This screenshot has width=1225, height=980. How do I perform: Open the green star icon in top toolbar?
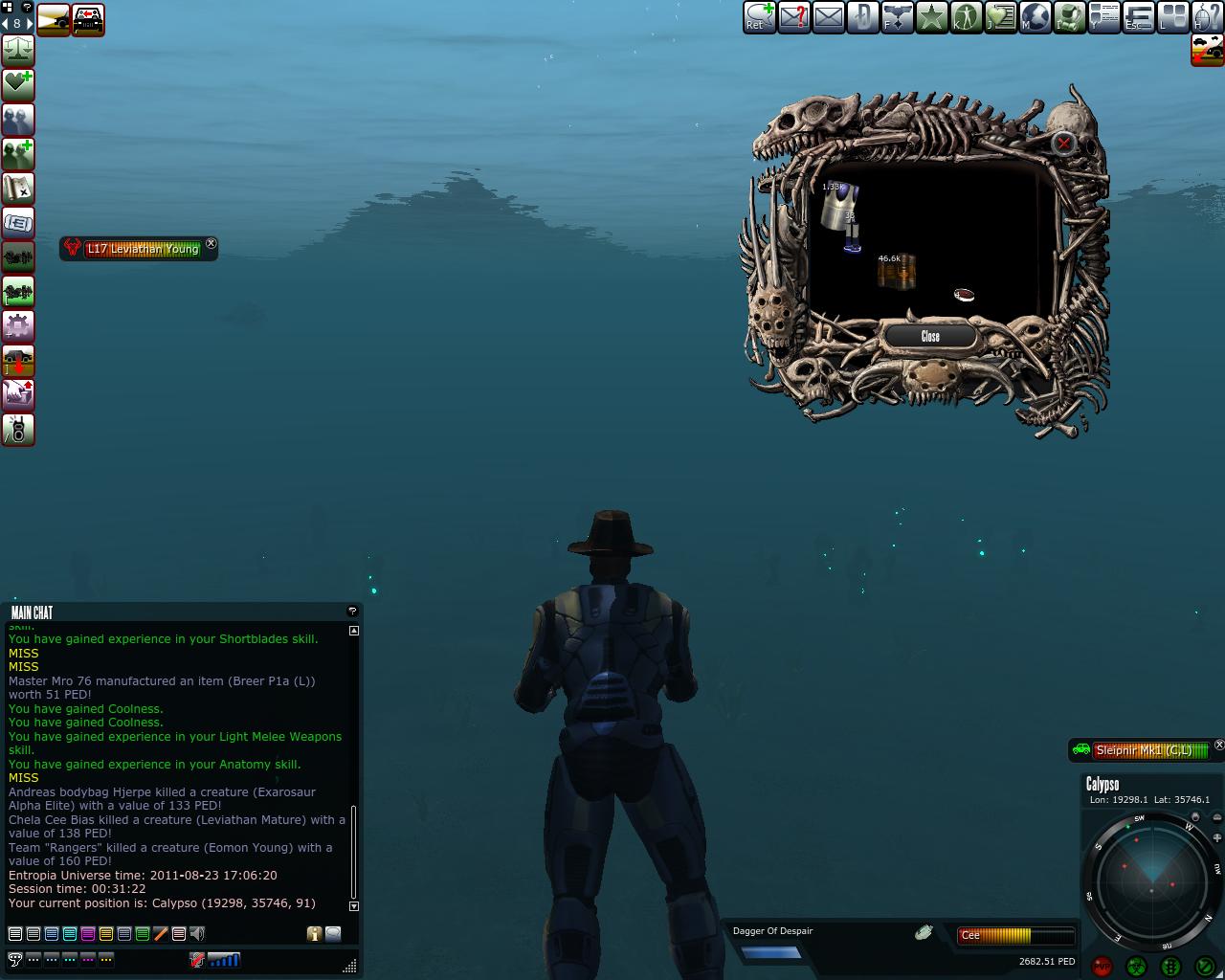coord(931,16)
